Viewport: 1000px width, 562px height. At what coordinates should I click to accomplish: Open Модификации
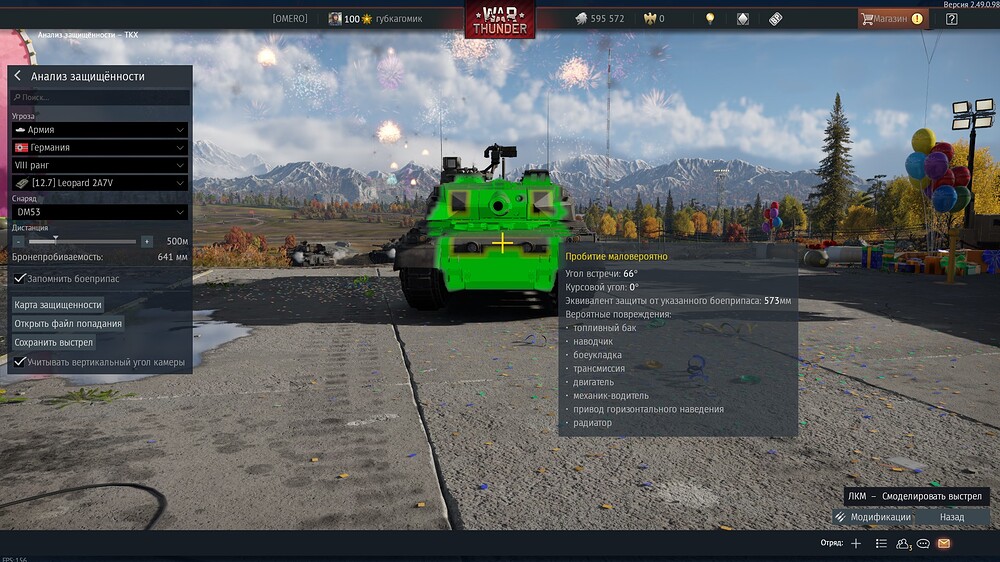[x=873, y=517]
